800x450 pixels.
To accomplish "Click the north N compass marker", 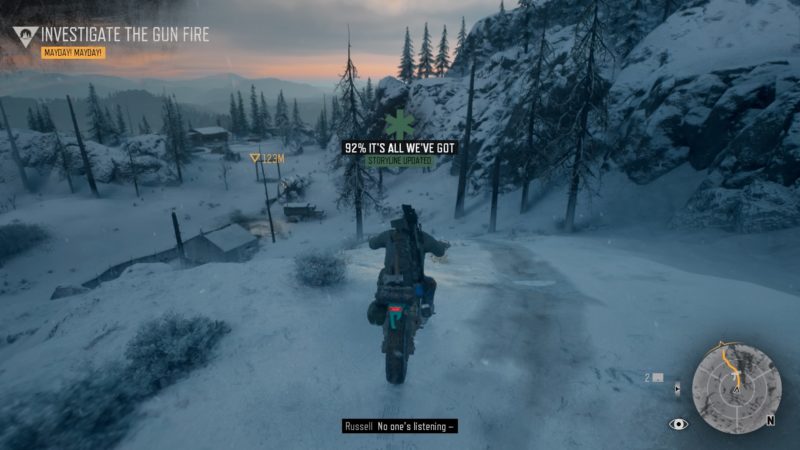I will click(770, 420).
